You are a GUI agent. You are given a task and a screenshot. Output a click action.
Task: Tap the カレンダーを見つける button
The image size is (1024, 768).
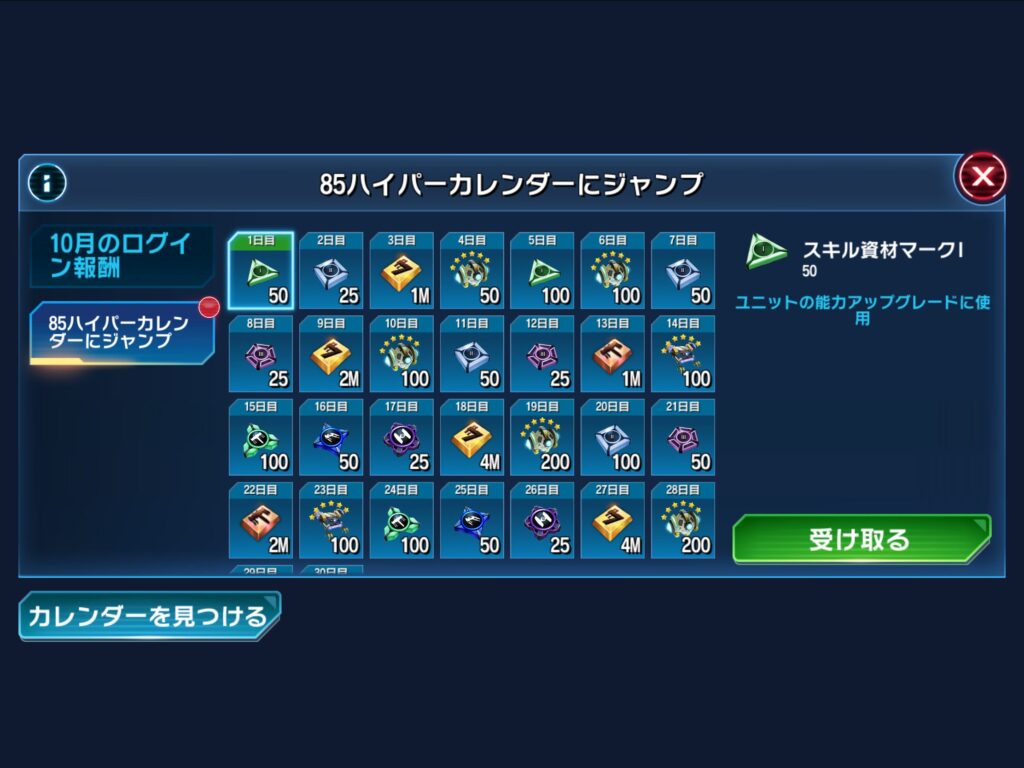point(149,615)
